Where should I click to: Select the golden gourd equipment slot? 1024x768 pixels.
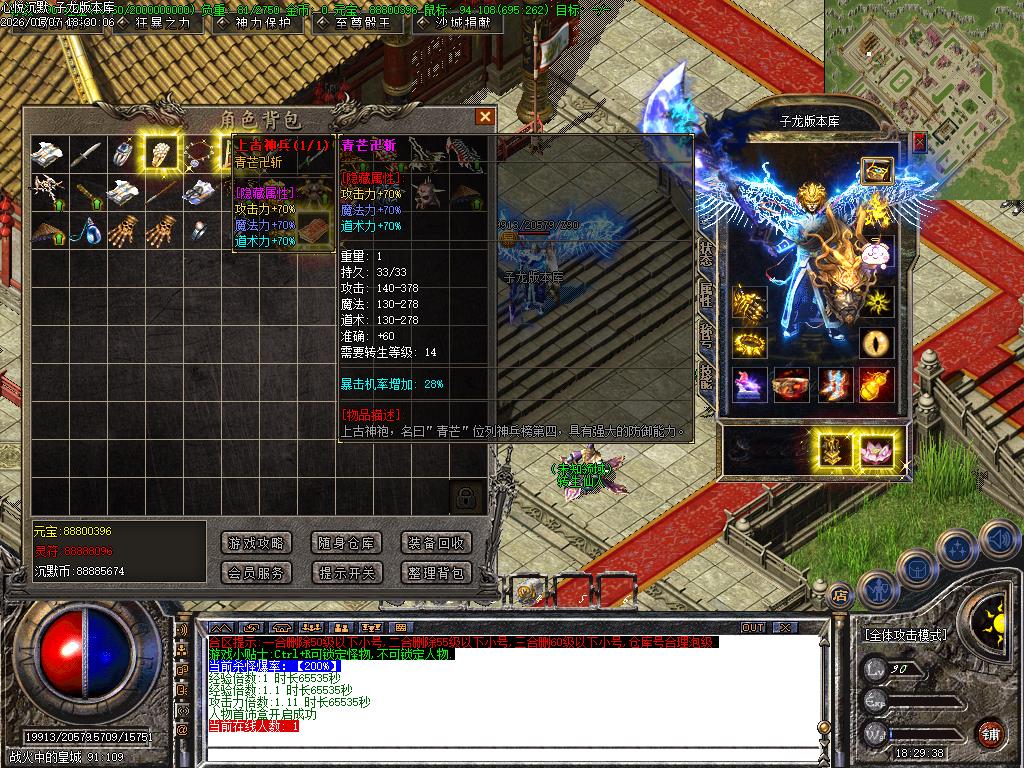pyautogui.click(x=877, y=384)
